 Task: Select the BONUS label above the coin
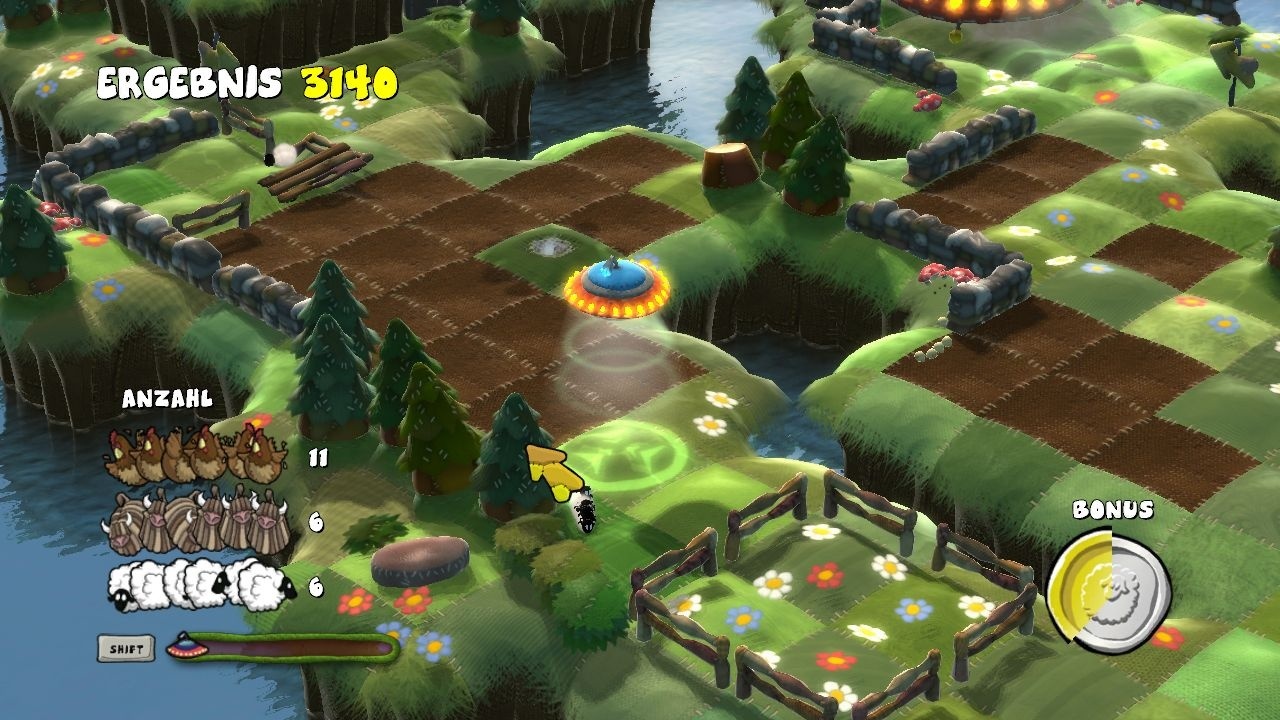[x=1113, y=509]
